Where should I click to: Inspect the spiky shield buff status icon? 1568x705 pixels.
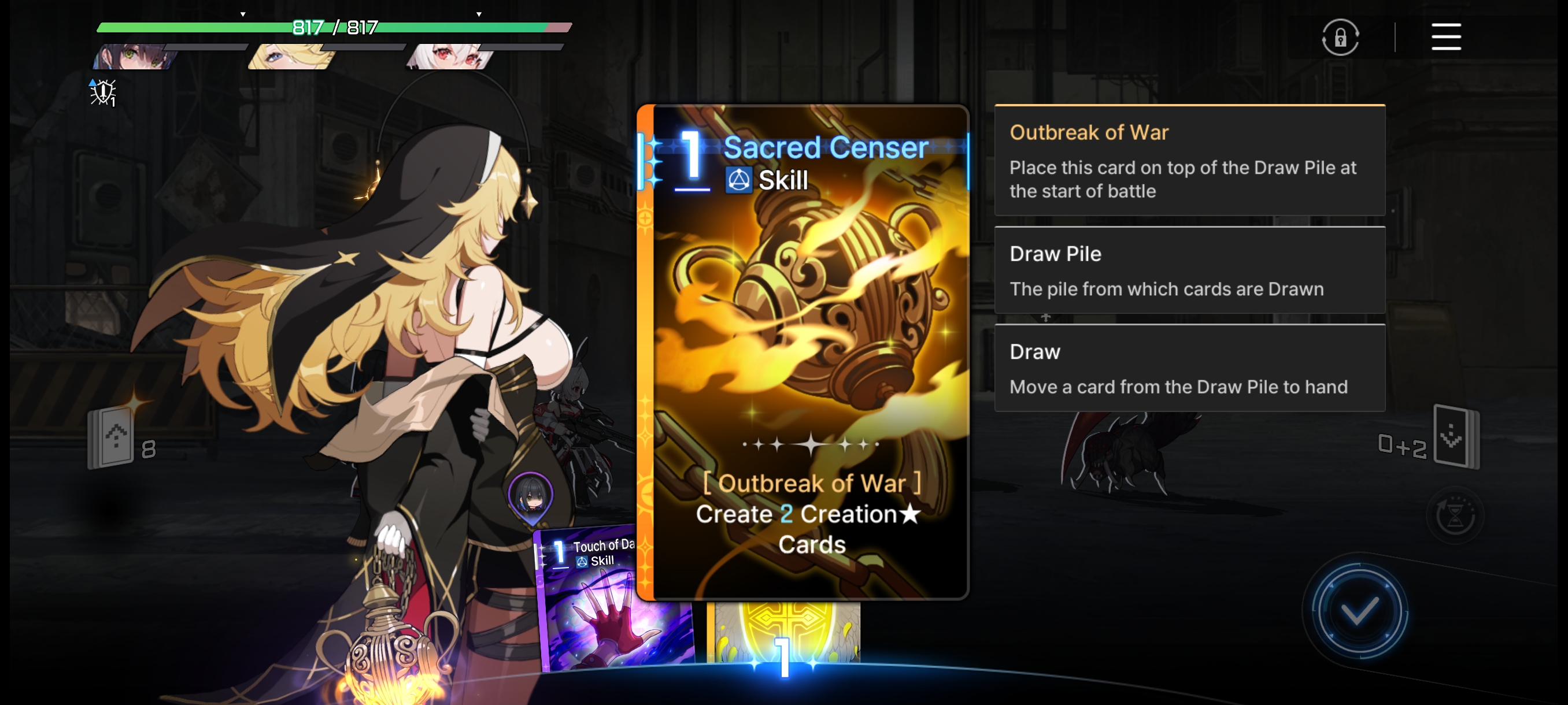pyautogui.click(x=103, y=92)
